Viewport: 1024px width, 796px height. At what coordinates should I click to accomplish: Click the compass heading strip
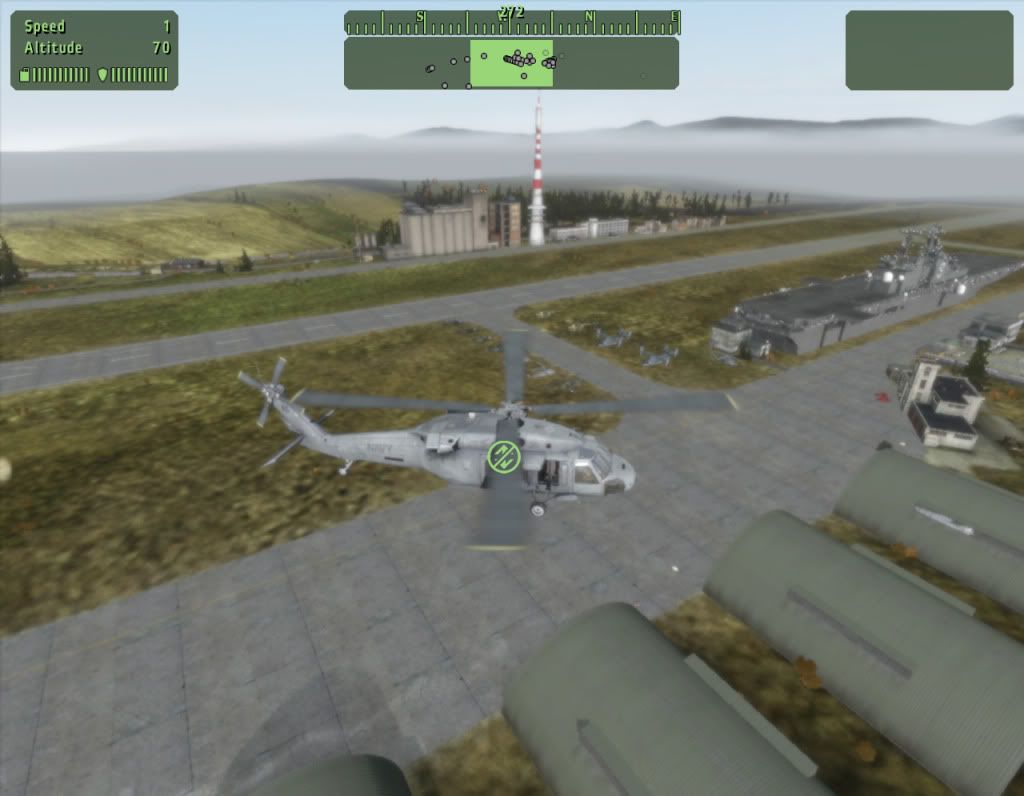[x=511, y=22]
